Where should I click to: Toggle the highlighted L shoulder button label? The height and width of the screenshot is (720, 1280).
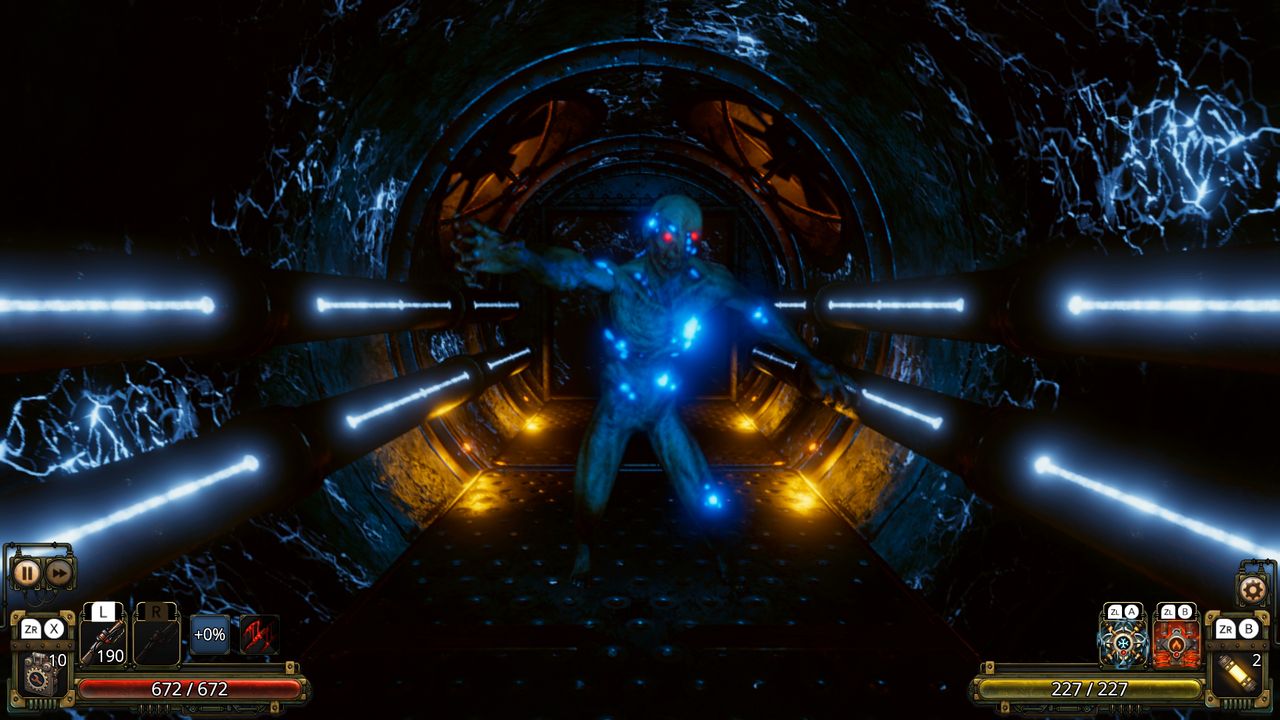tap(102, 610)
